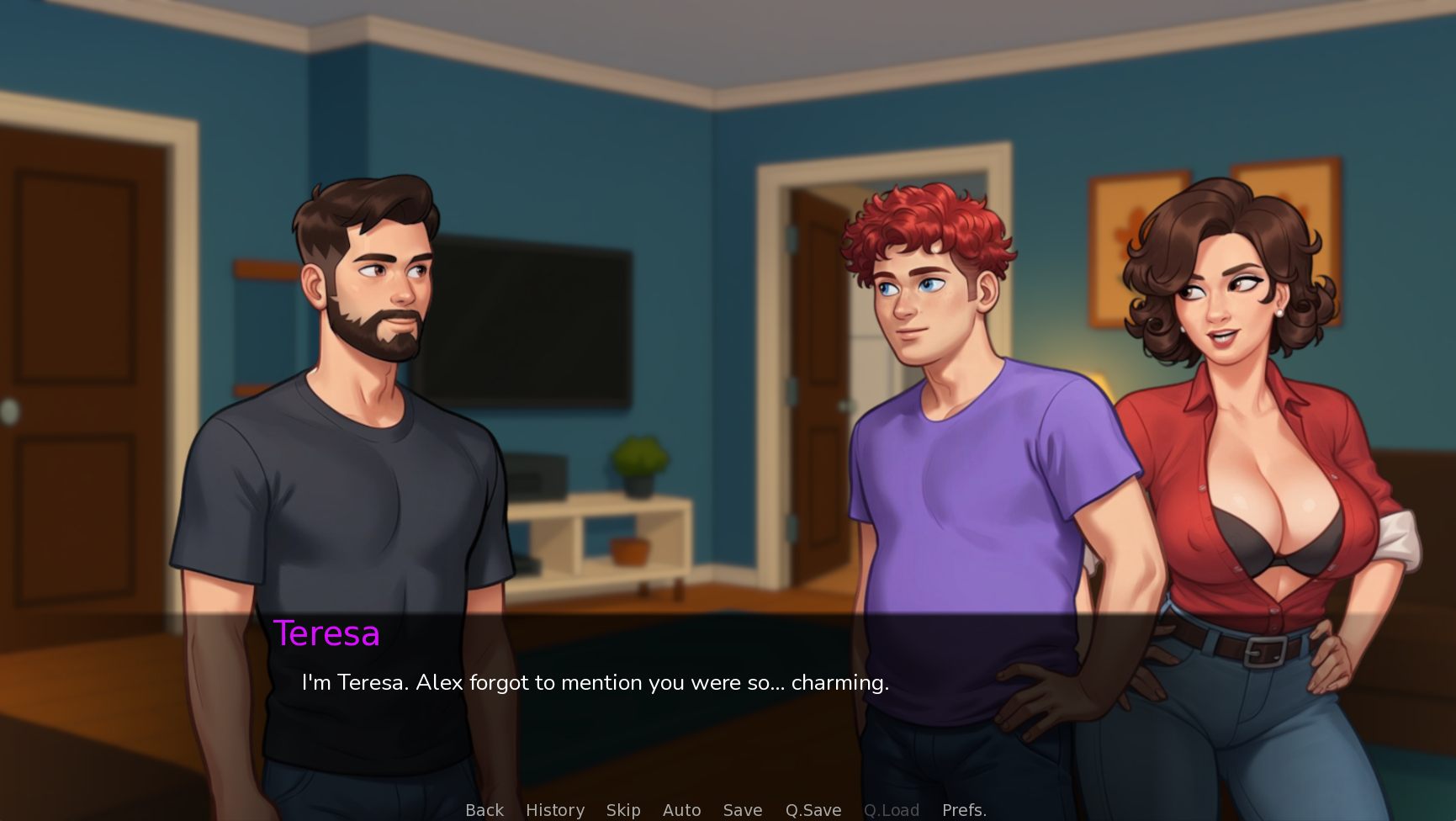Open the History log
Image resolution: width=1456 pixels, height=821 pixels.
coord(555,809)
